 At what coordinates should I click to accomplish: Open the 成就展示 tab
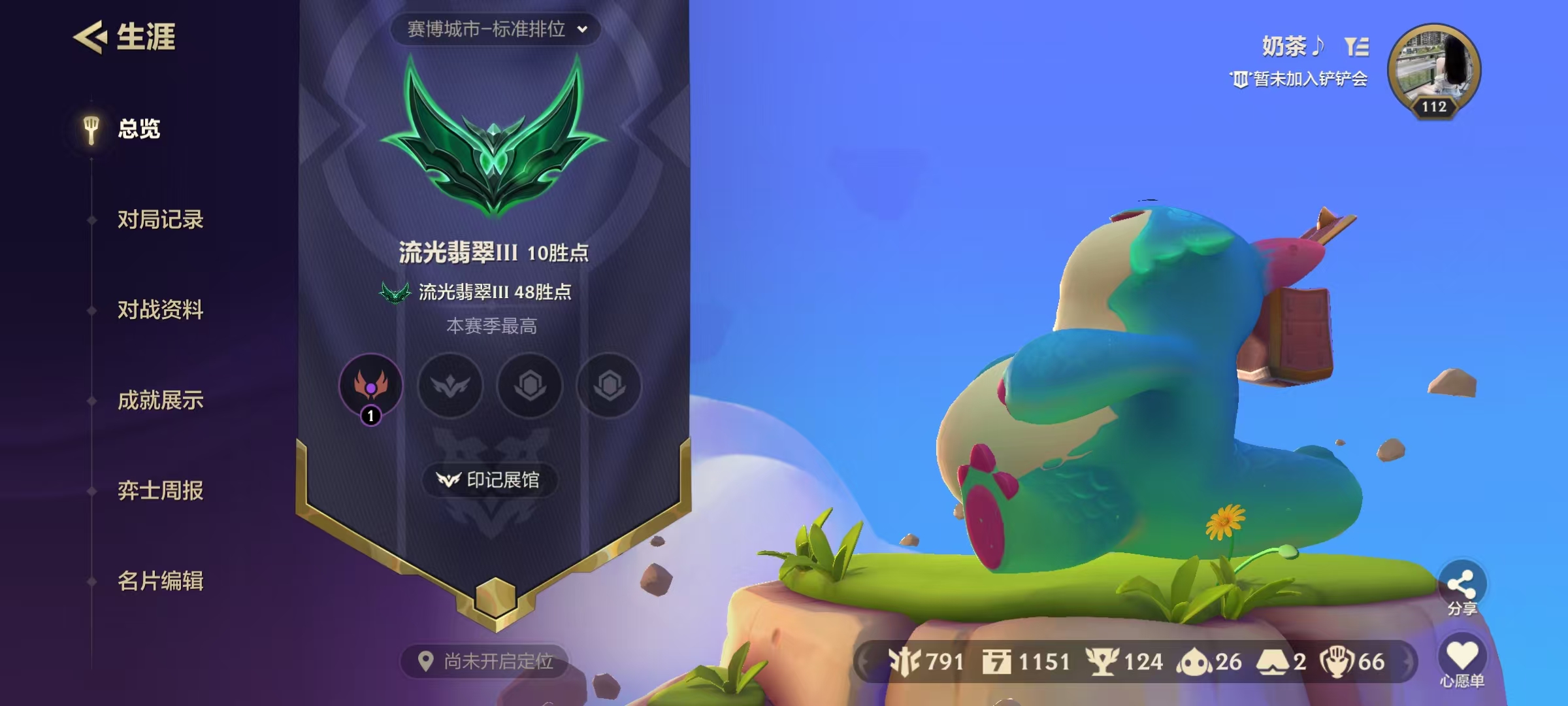[161, 401]
